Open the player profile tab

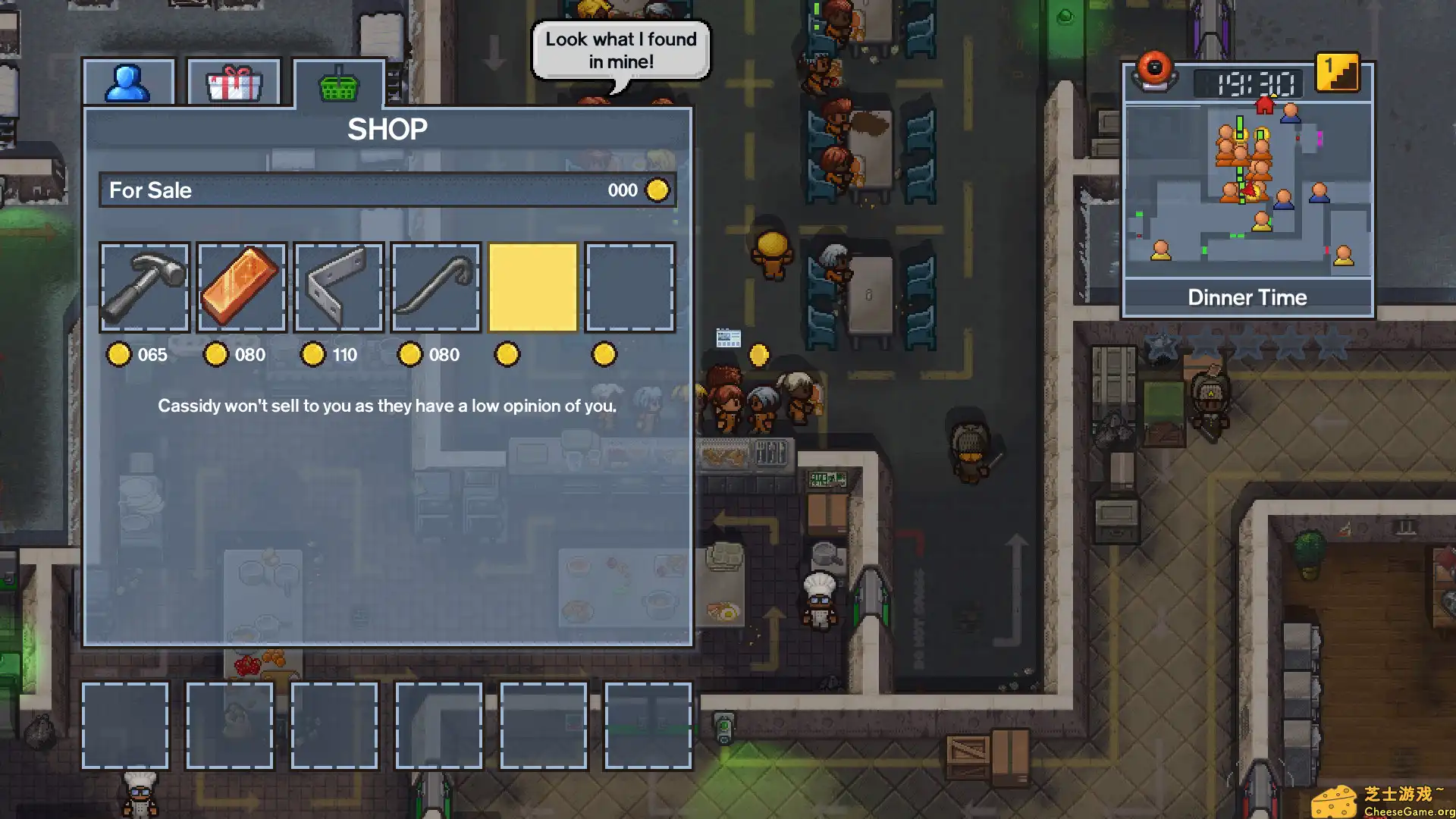pyautogui.click(x=128, y=80)
